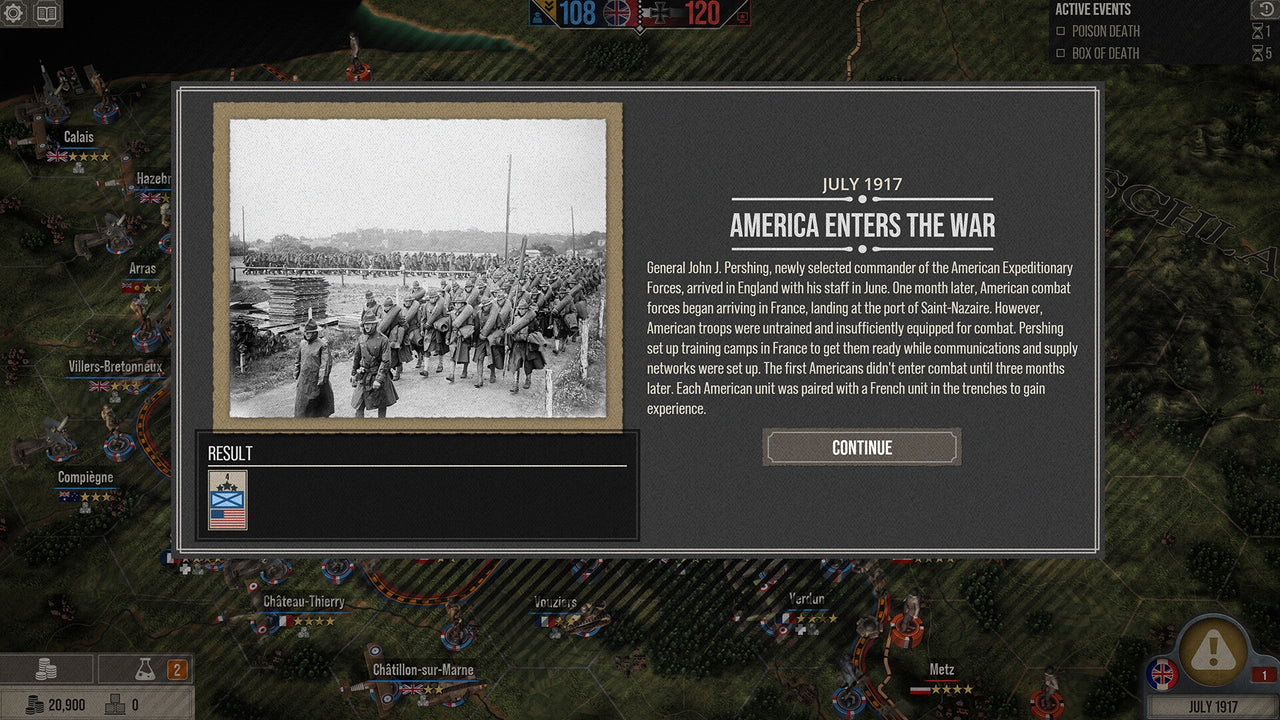Check the Poison Death event checkbox
The height and width of the screenshot is (720, 1280).
coord(1062,31)
